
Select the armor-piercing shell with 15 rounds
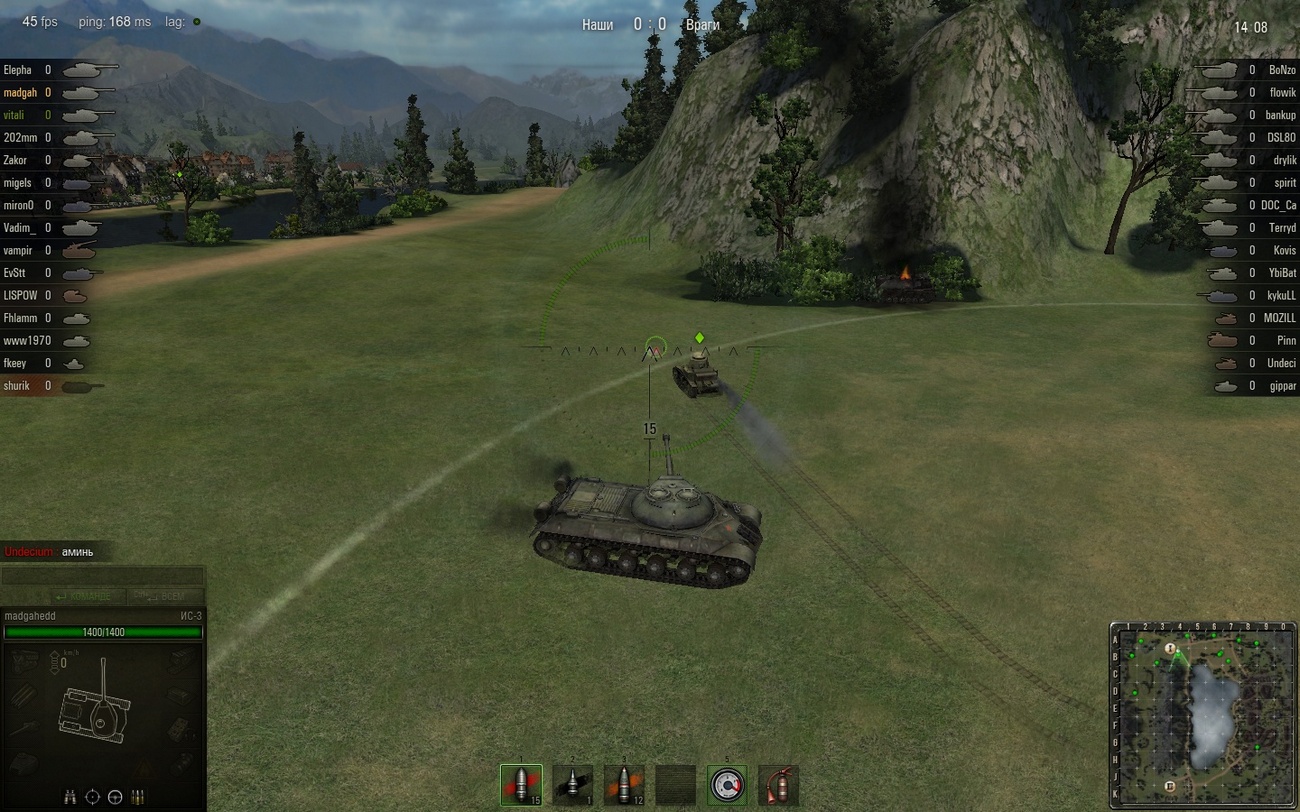(521, 785)
